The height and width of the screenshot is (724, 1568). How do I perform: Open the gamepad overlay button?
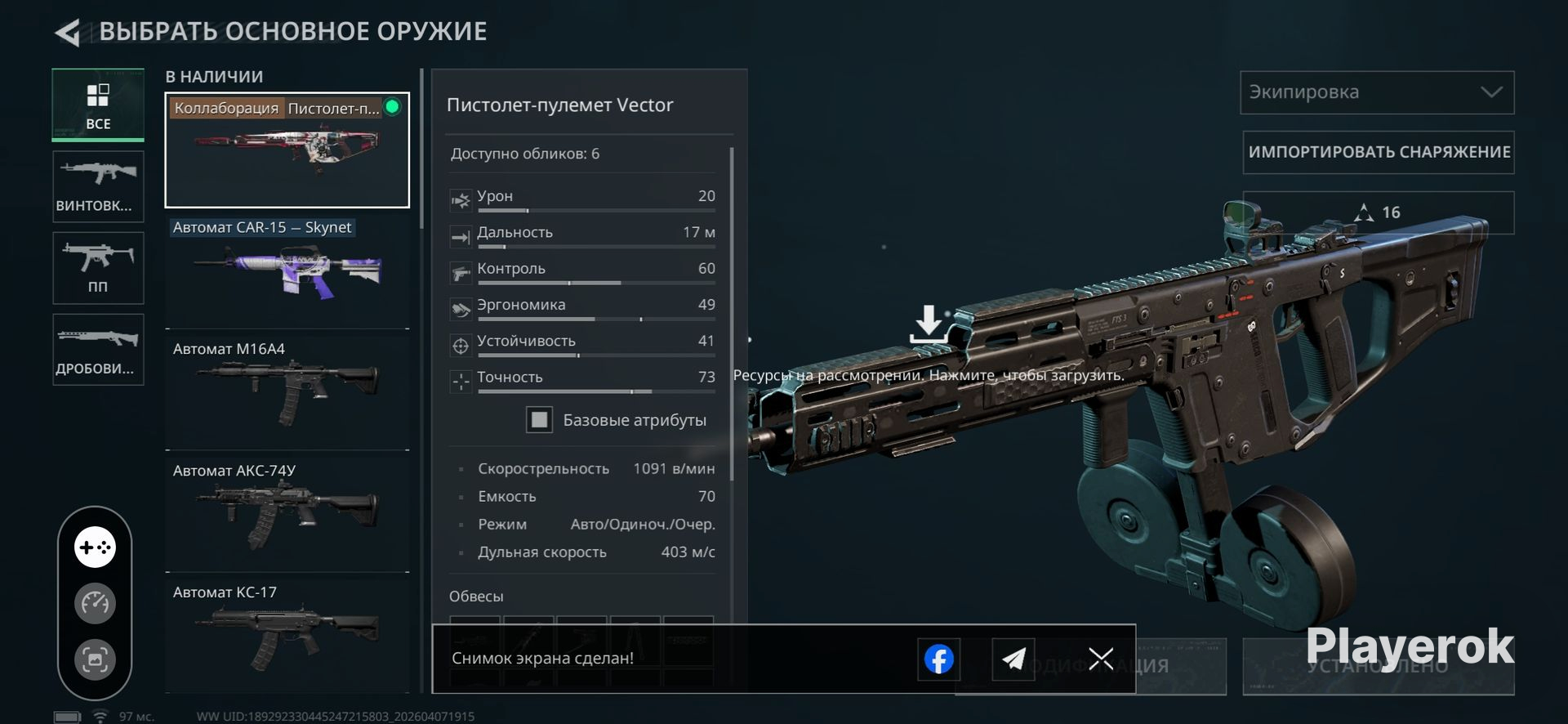coord(96,547)
